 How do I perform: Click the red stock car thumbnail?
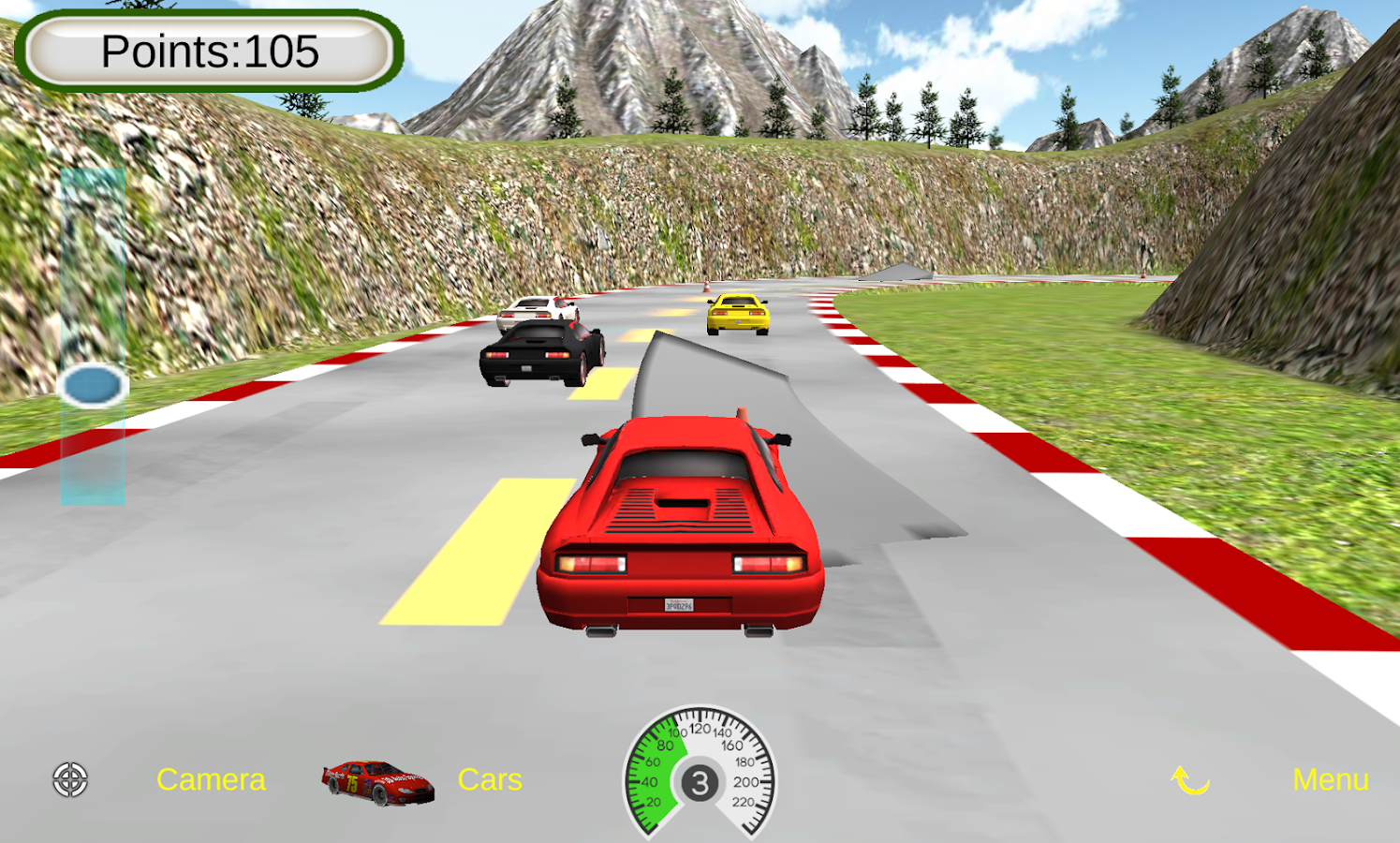click(x=377, y=782)
